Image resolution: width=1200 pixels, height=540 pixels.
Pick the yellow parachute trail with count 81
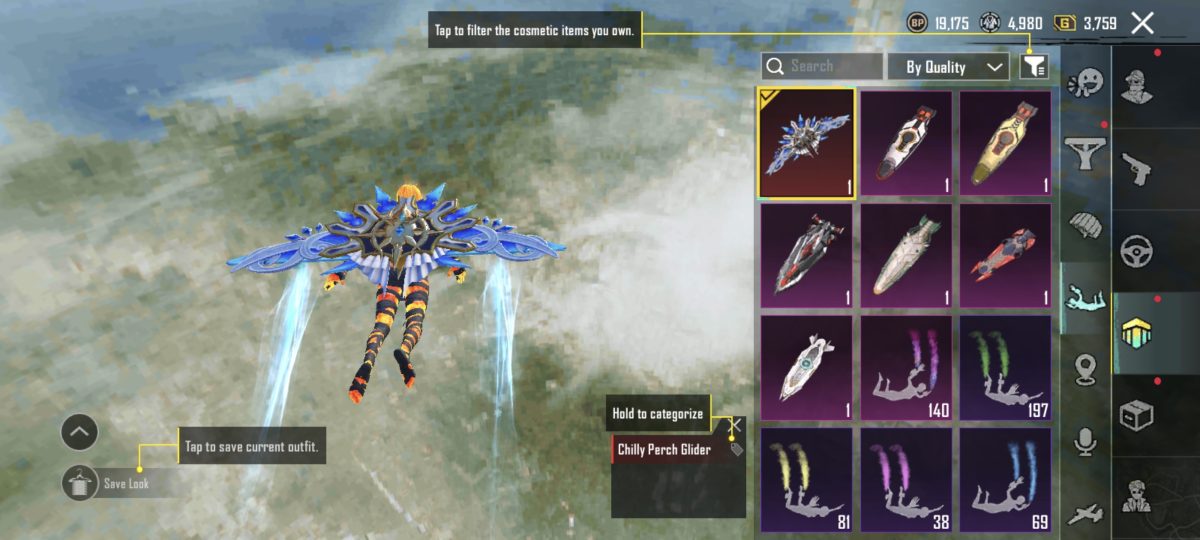[x=806, y=479]
